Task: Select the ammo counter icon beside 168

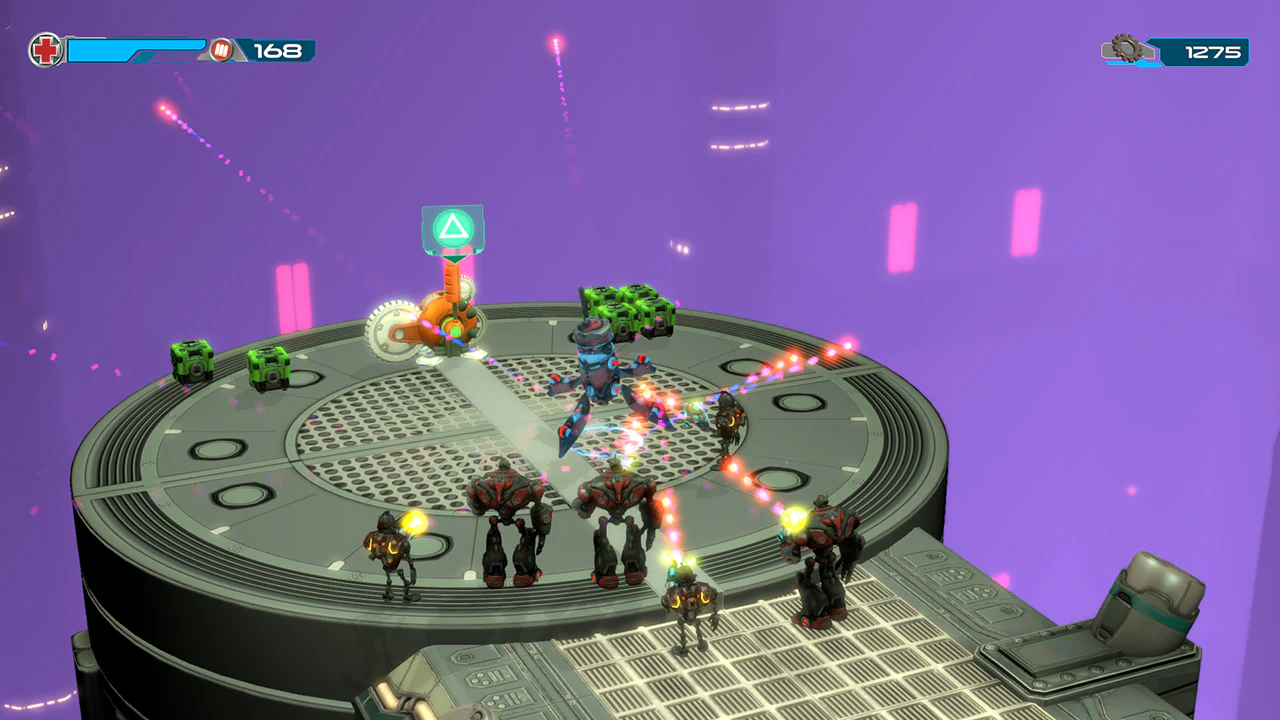Action: coord(222,47)
